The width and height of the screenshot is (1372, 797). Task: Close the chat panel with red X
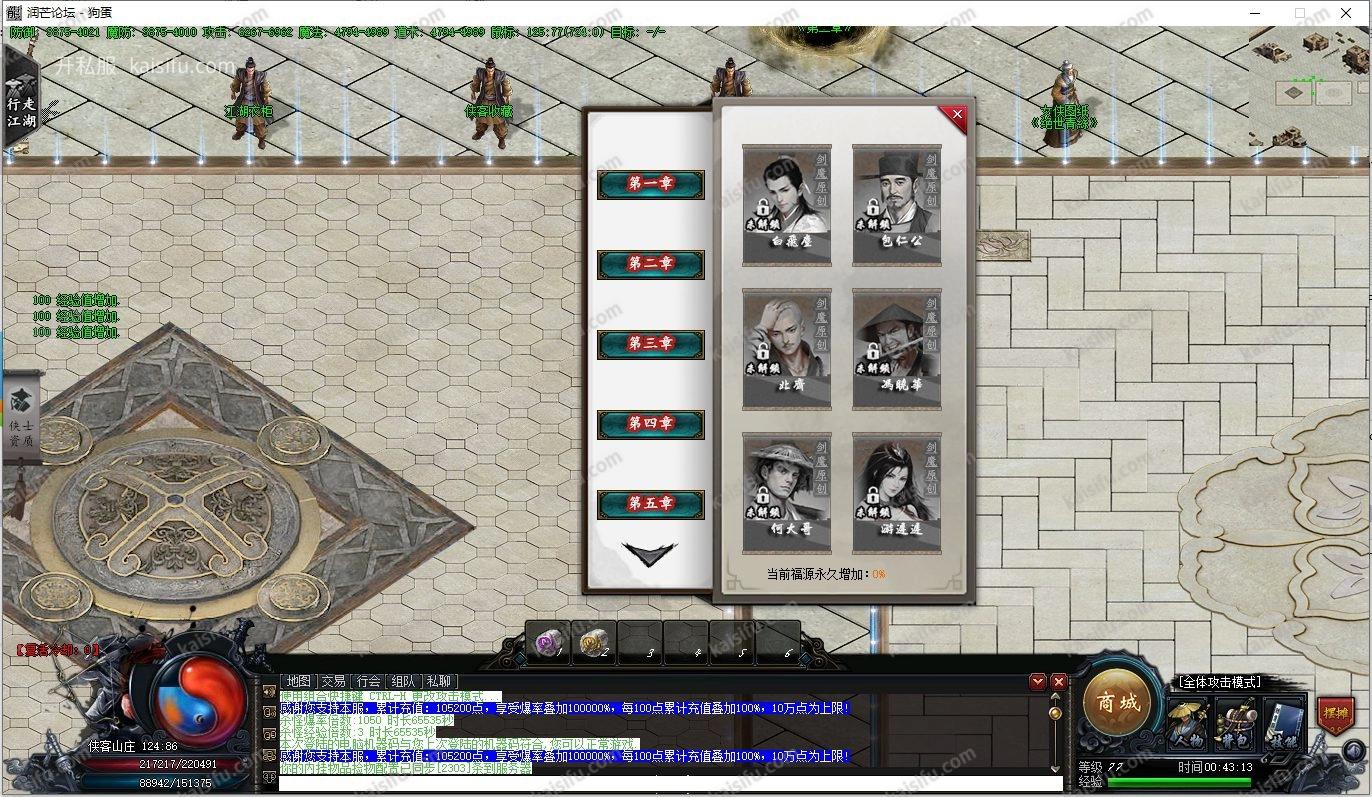[1059, 682]
